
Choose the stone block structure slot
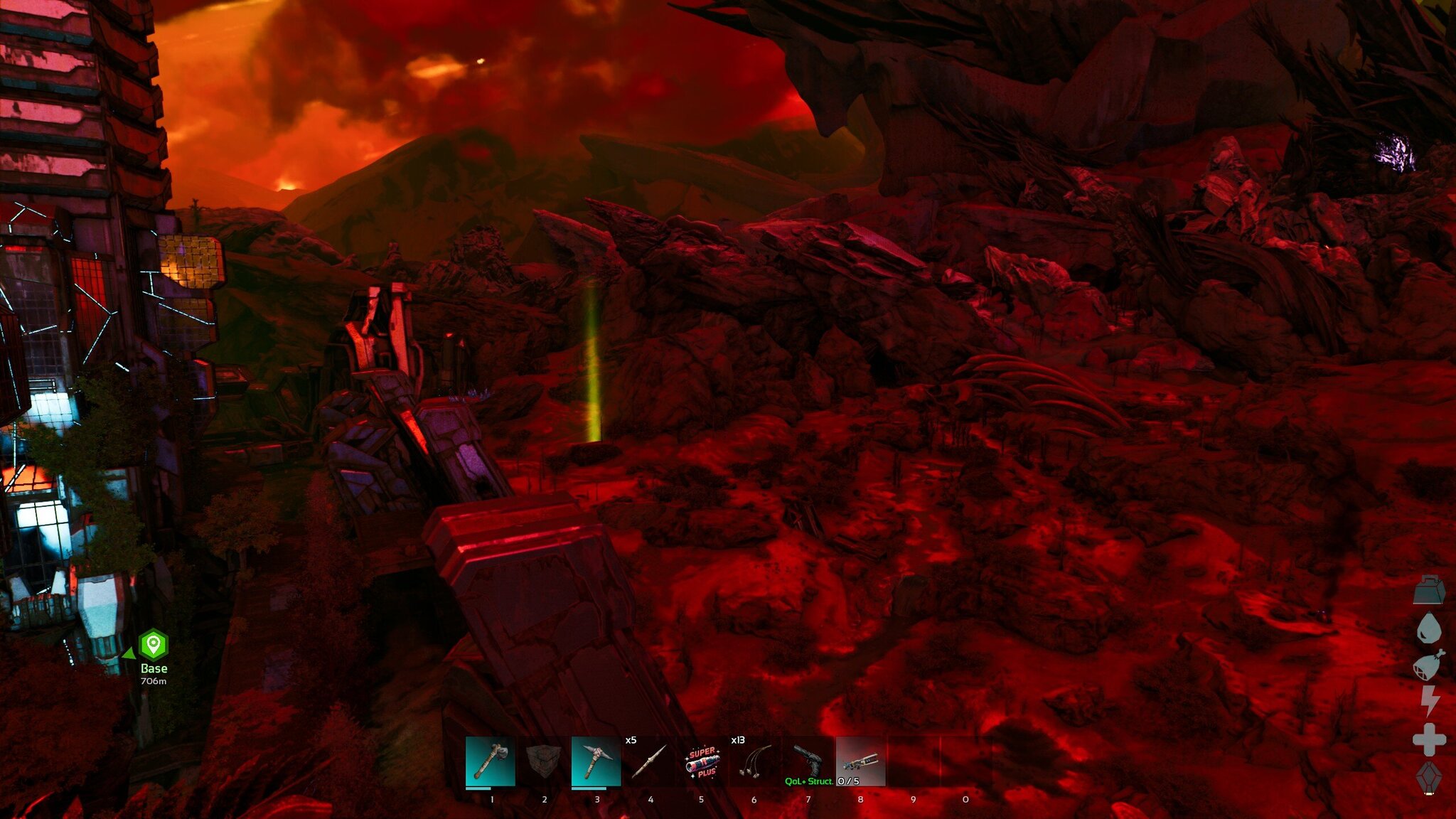click(x=544, y=761)
